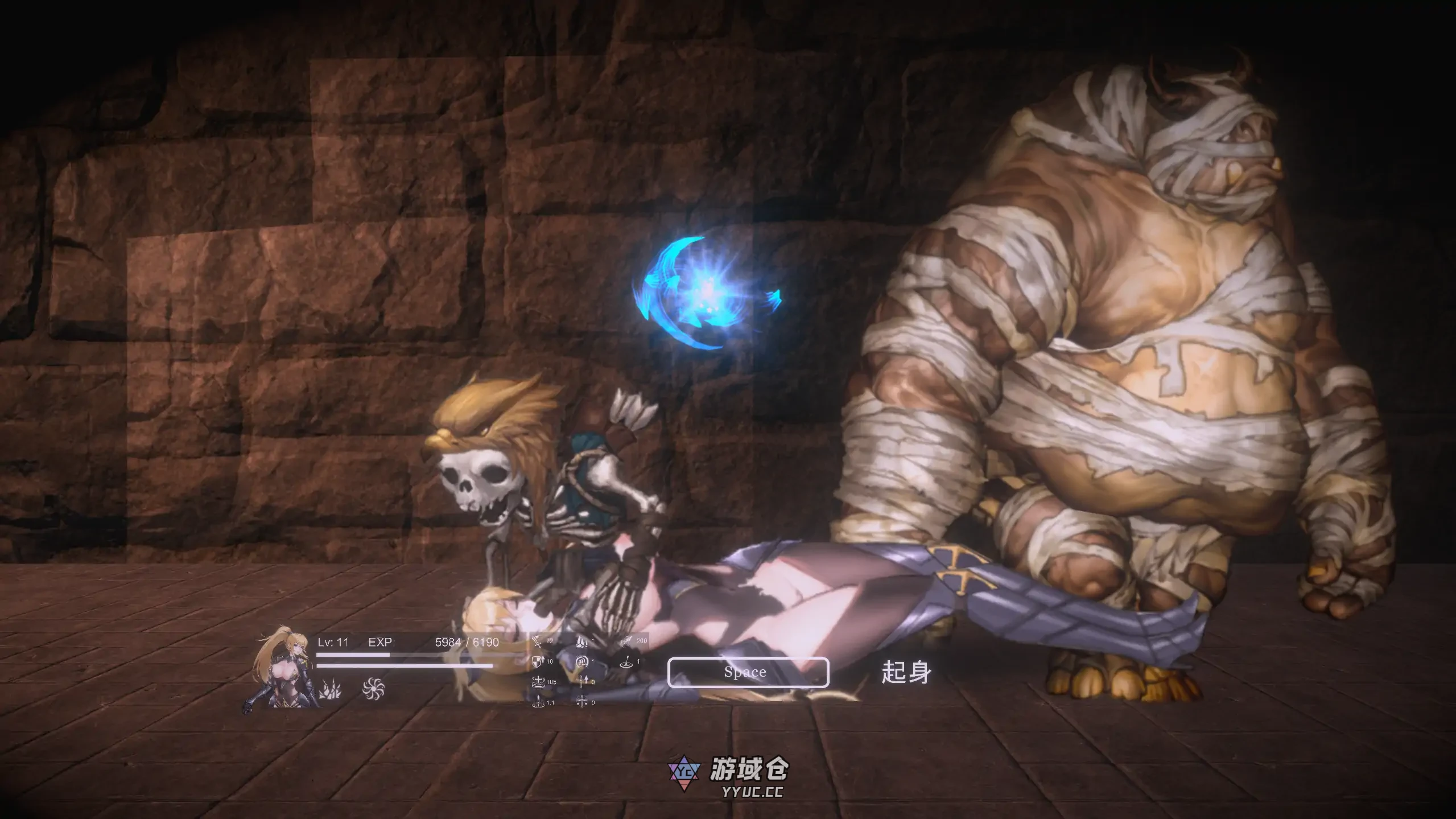Click the blonde heroine character portrait
Viewport: 1456px width, 819px height.
coord(280,669)
